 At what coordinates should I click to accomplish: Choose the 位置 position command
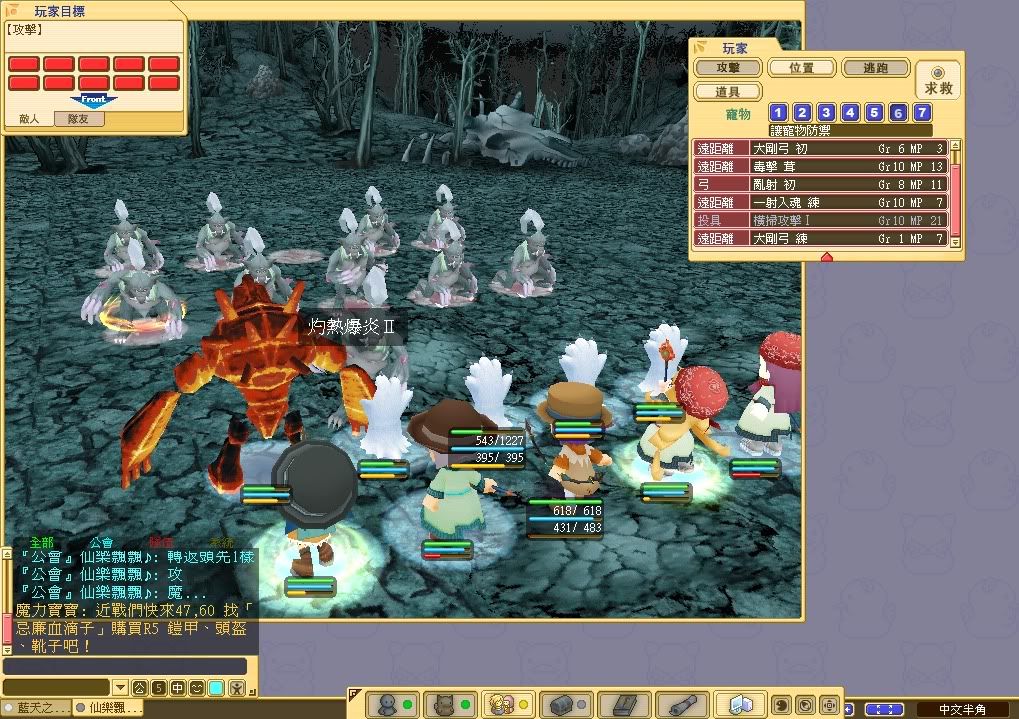point(800,68)
